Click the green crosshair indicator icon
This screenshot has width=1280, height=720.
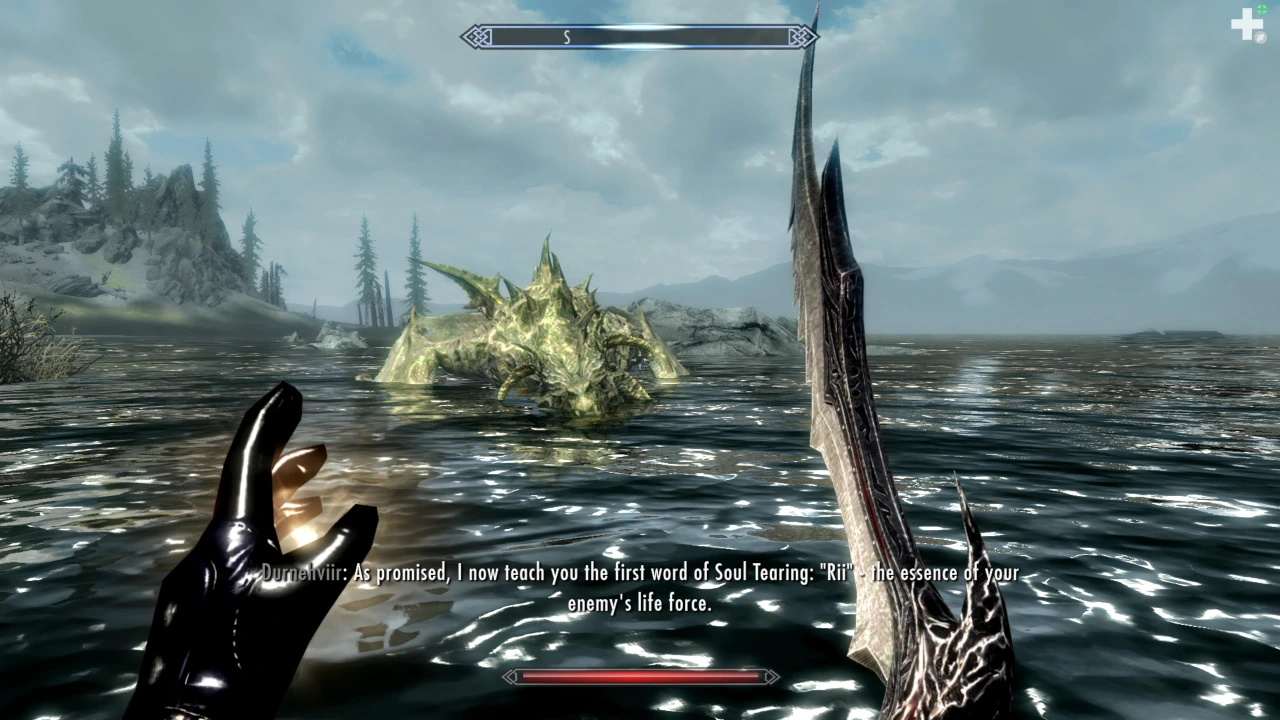click(x=1264, y=7)
